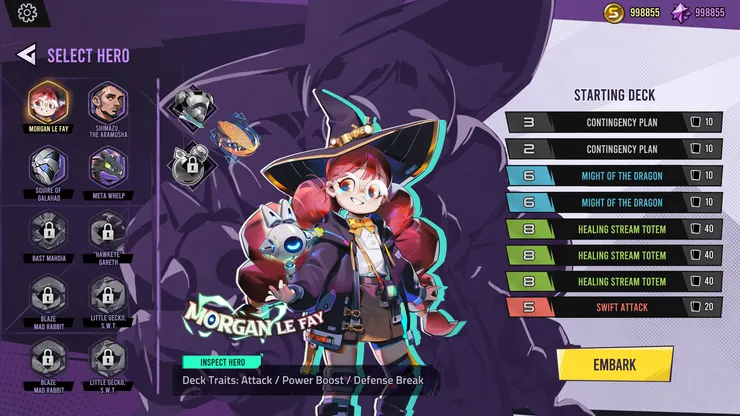
Task: Open the Inspect Hero panel
Action: click(222, 361)
